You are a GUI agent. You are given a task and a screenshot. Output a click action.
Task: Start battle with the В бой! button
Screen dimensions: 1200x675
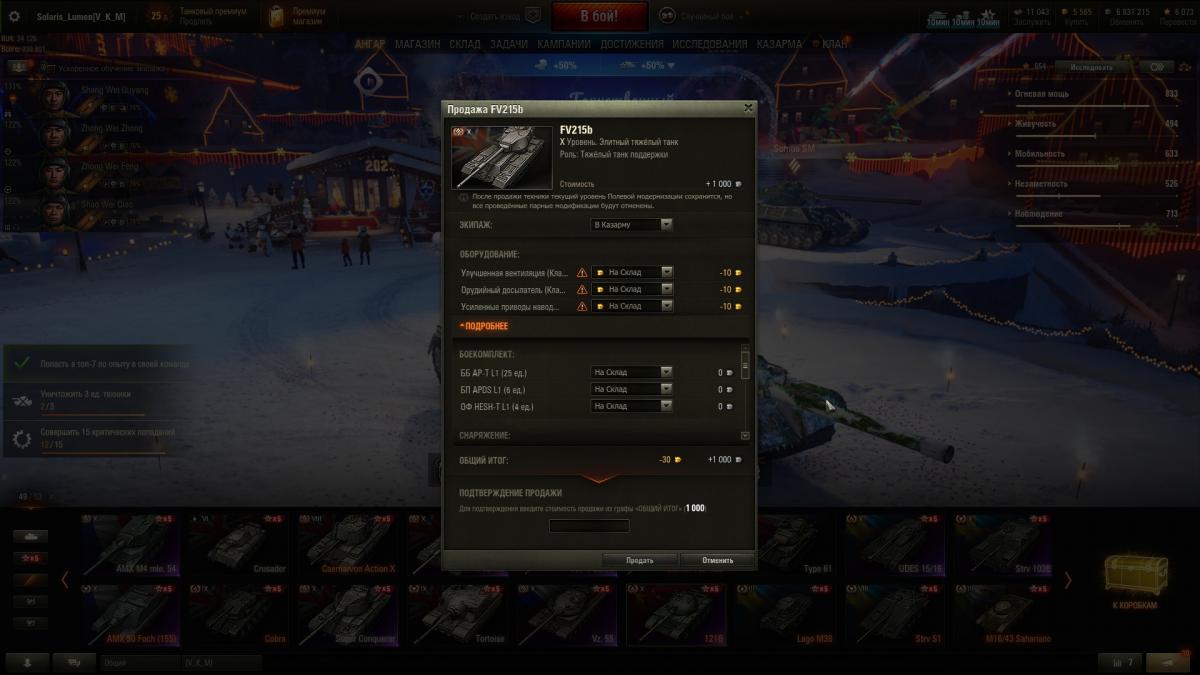point(599,16)
